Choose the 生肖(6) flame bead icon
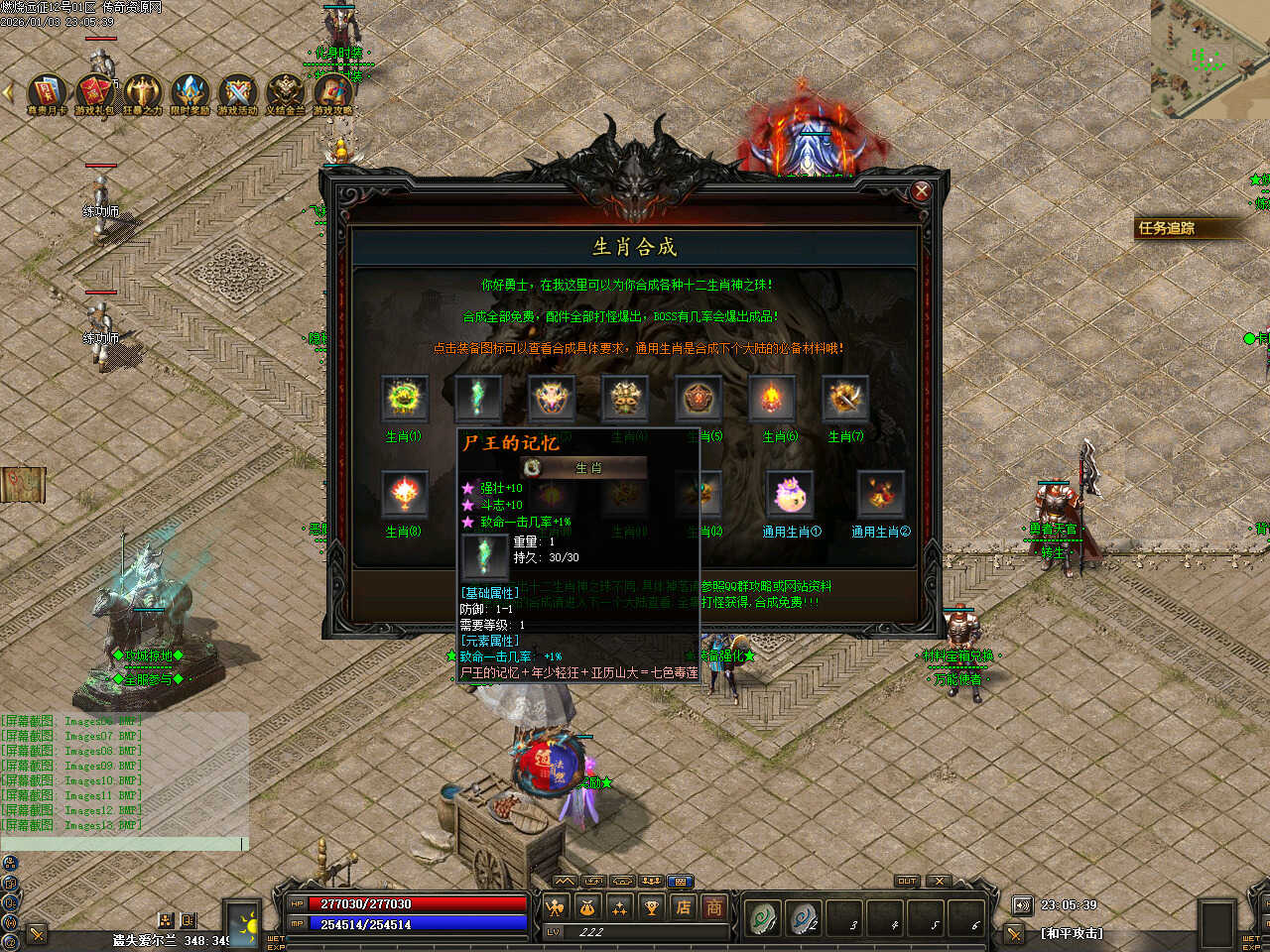The height and width of the screenshot is (952, 1270). (772, 400)
